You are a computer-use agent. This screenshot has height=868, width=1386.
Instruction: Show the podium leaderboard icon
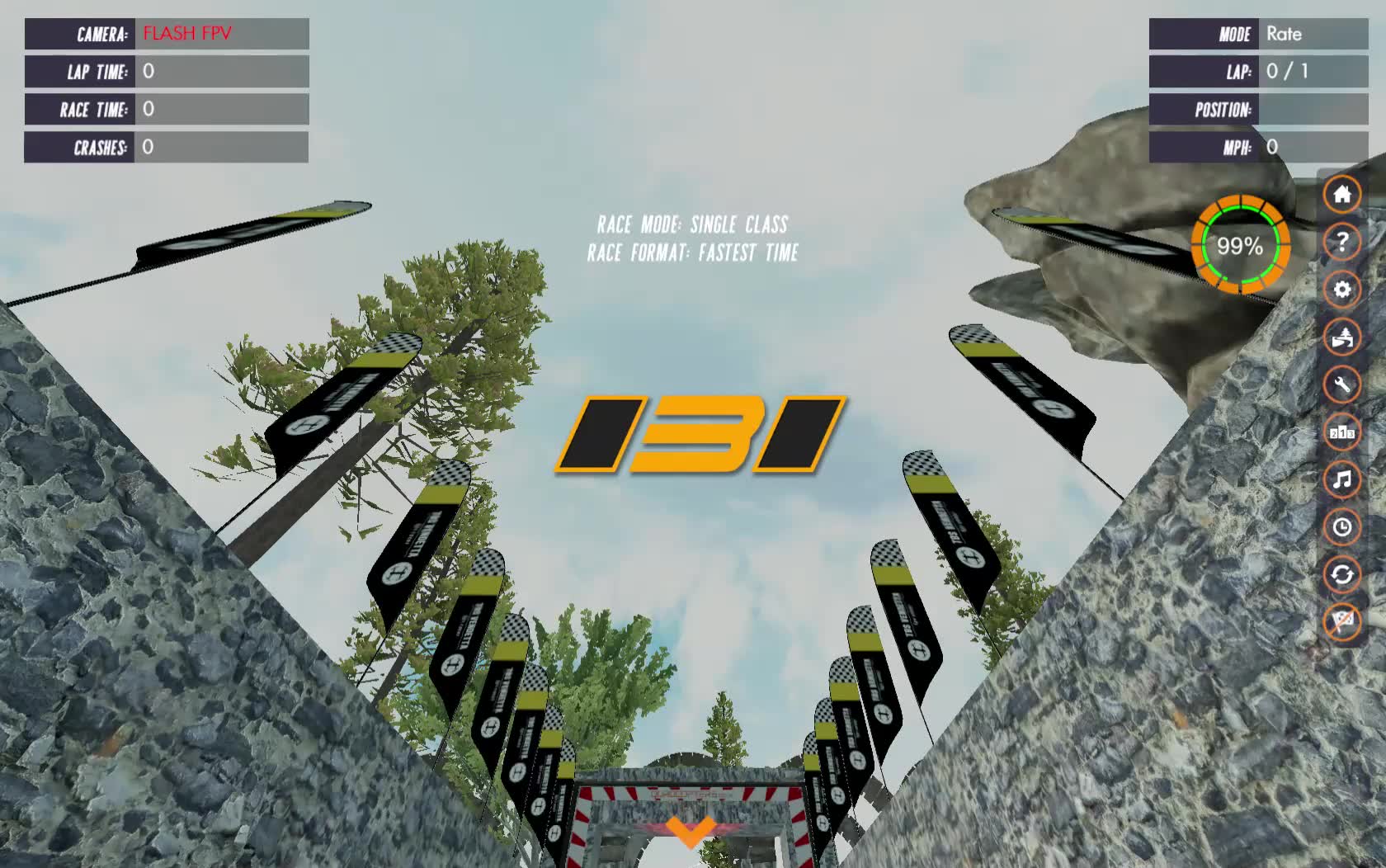pos(1342,432)
